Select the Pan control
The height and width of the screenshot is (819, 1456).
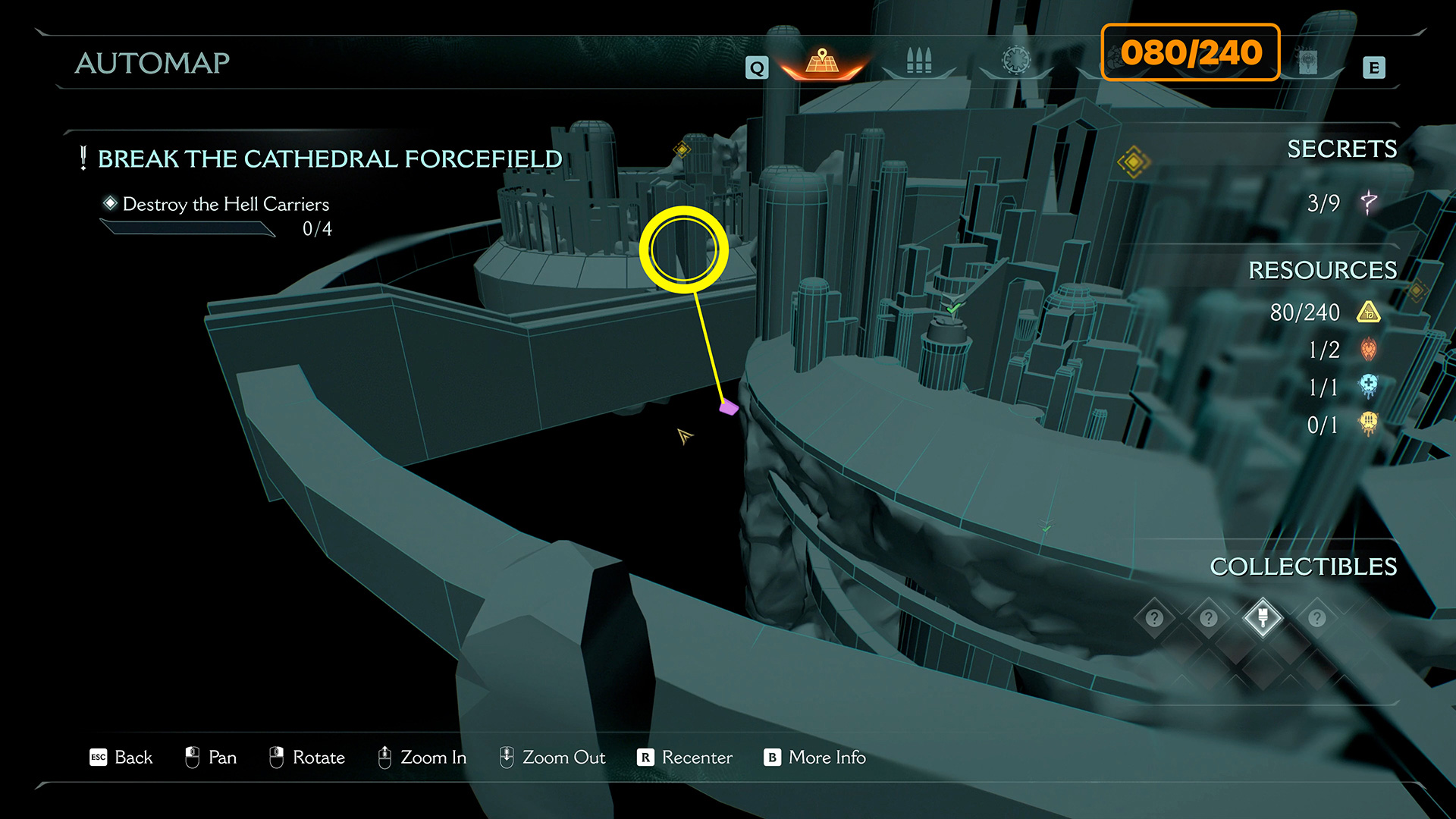(x=211, y=758)
